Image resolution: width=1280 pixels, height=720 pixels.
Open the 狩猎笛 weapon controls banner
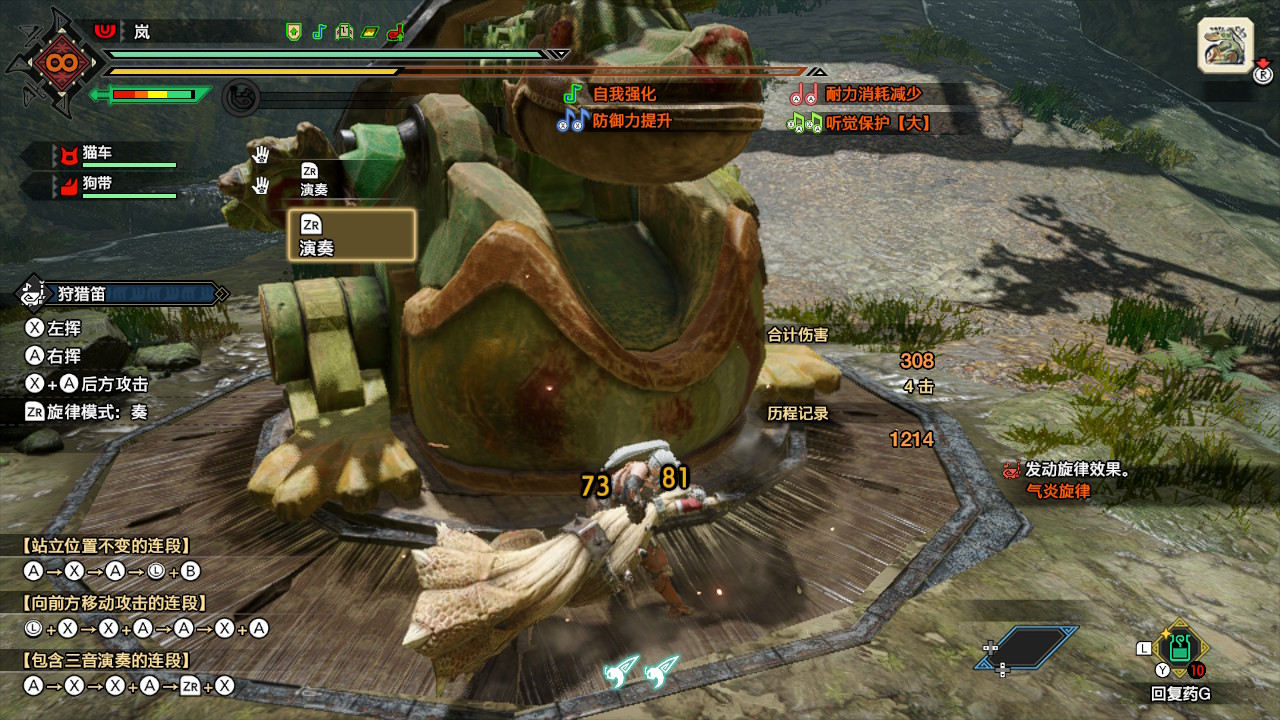coord(120,294)
